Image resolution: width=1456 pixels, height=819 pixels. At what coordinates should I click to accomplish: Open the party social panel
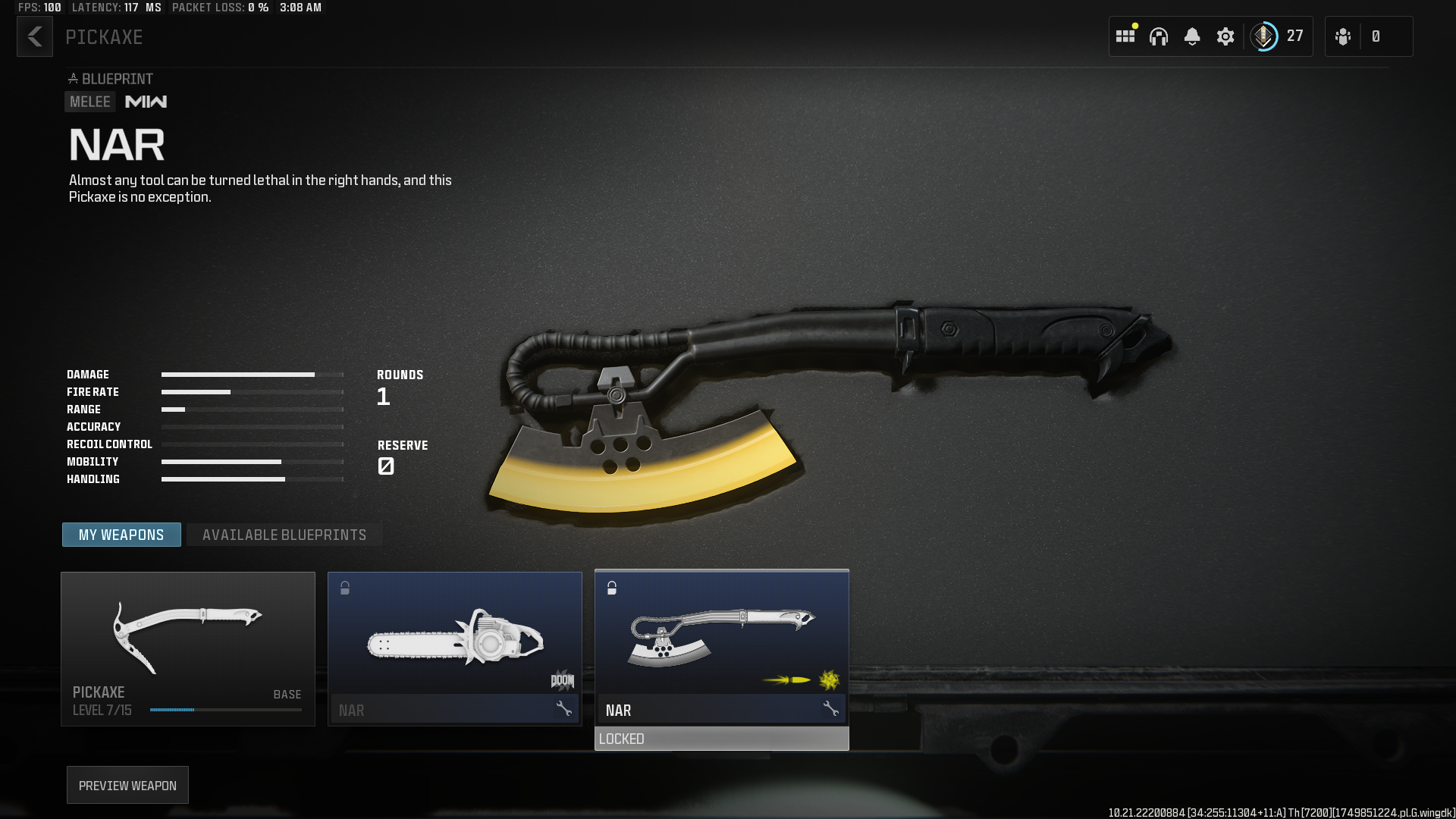pos(1344,36)
